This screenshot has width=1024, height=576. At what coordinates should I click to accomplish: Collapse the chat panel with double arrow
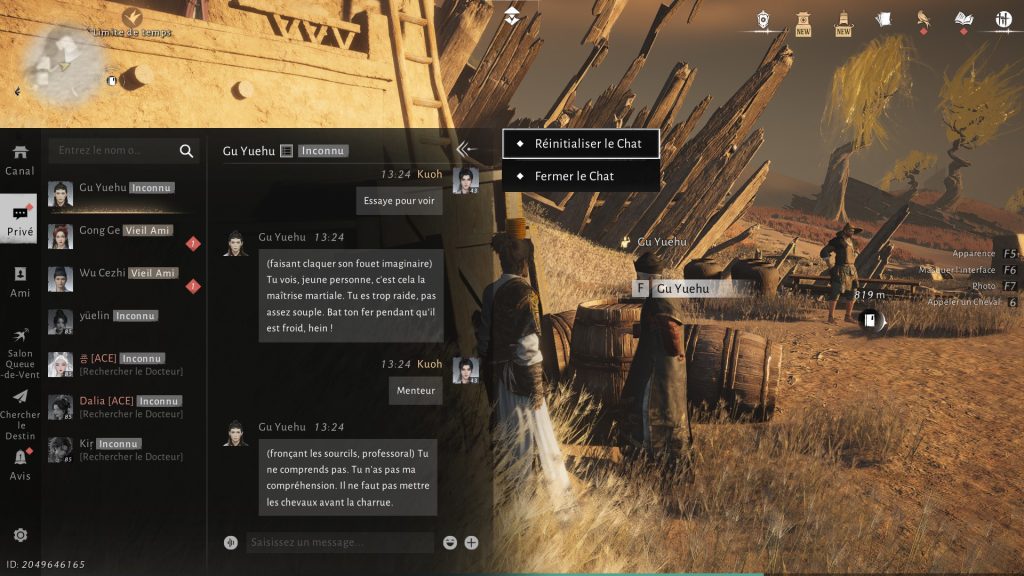(465, 150)
